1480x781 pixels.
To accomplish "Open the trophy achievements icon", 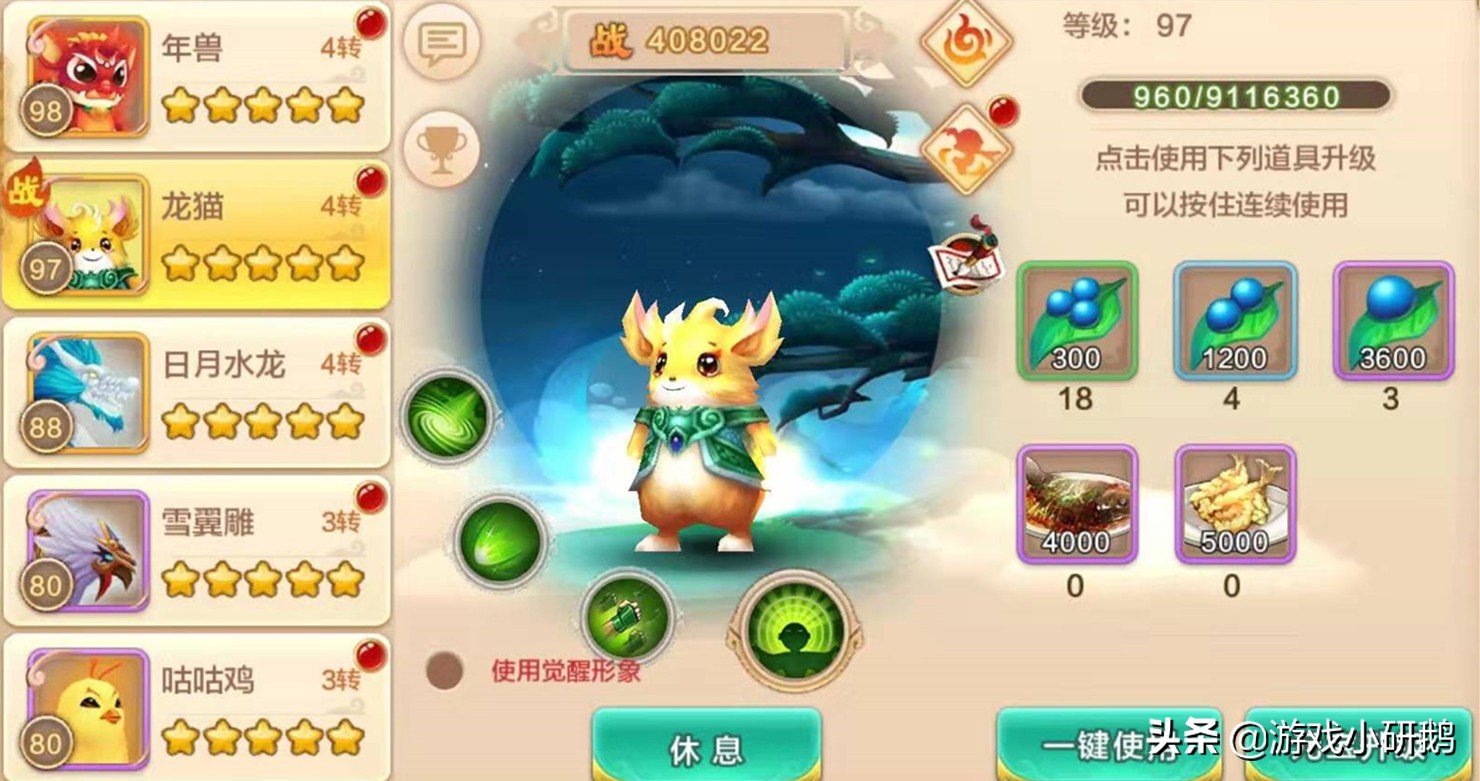I will pyautogui.click(x=443, y=146).
